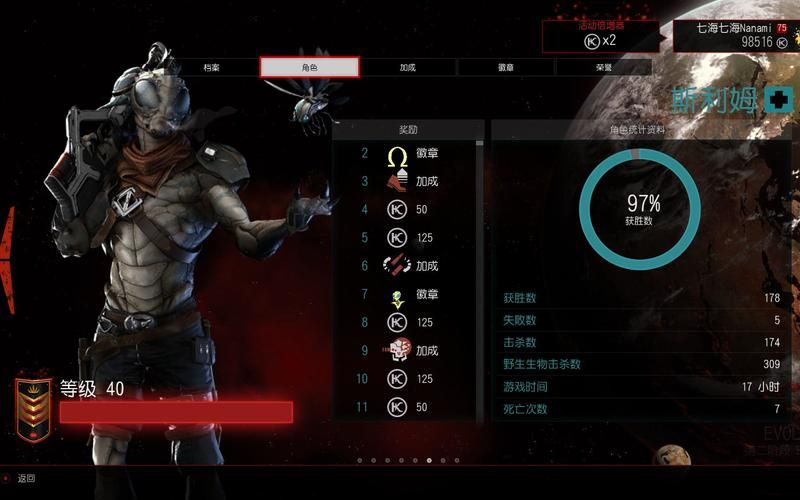Switch to the 档案 tab

coord(211,67)
